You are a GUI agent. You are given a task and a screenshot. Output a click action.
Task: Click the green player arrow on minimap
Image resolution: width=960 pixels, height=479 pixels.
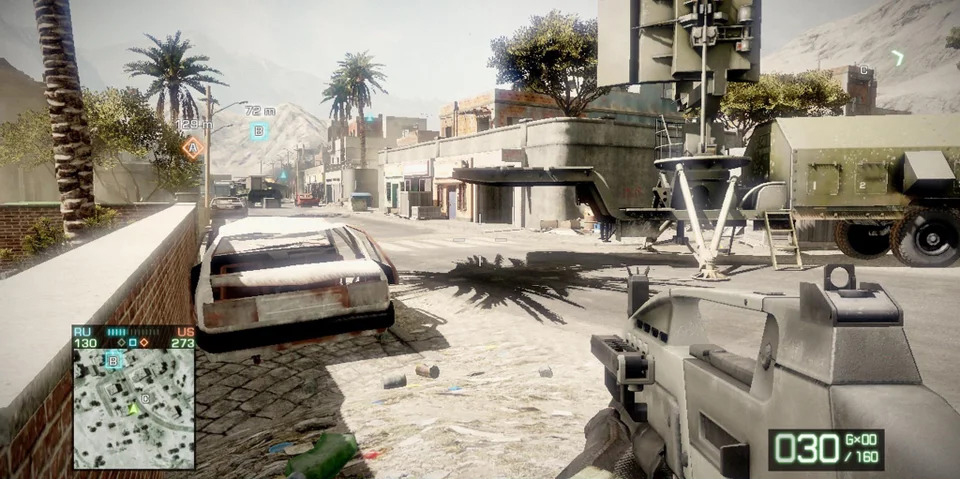point(132,408)
